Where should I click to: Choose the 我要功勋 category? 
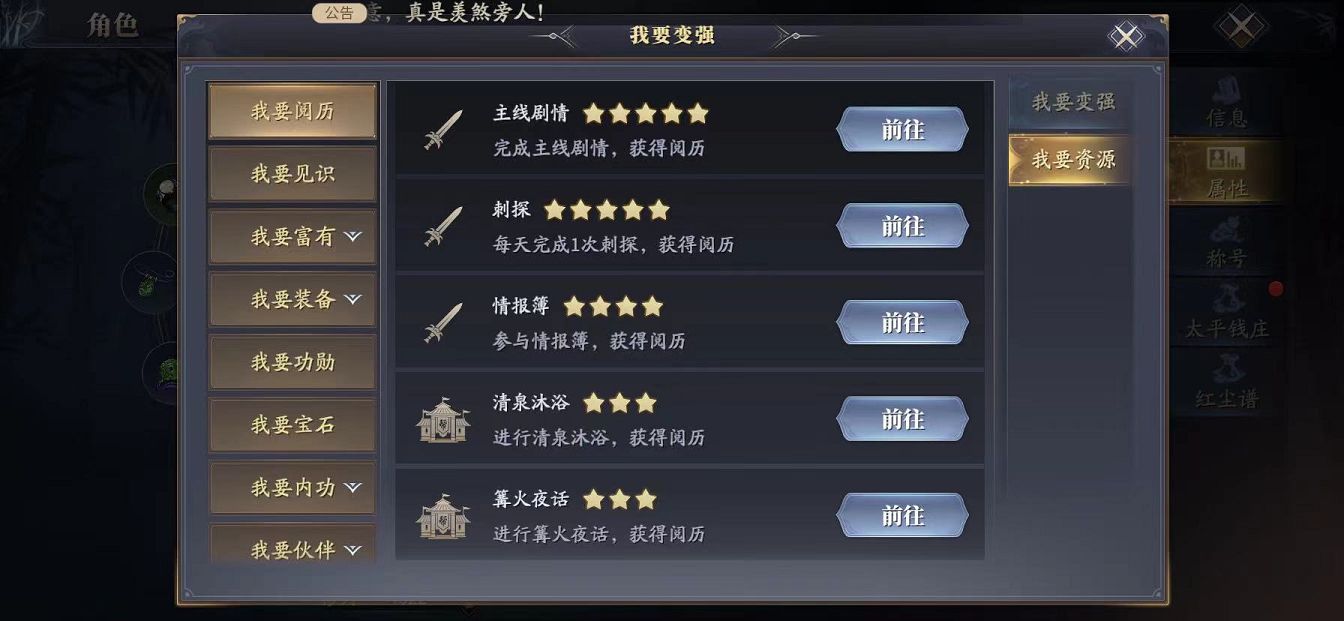point(292,362)
